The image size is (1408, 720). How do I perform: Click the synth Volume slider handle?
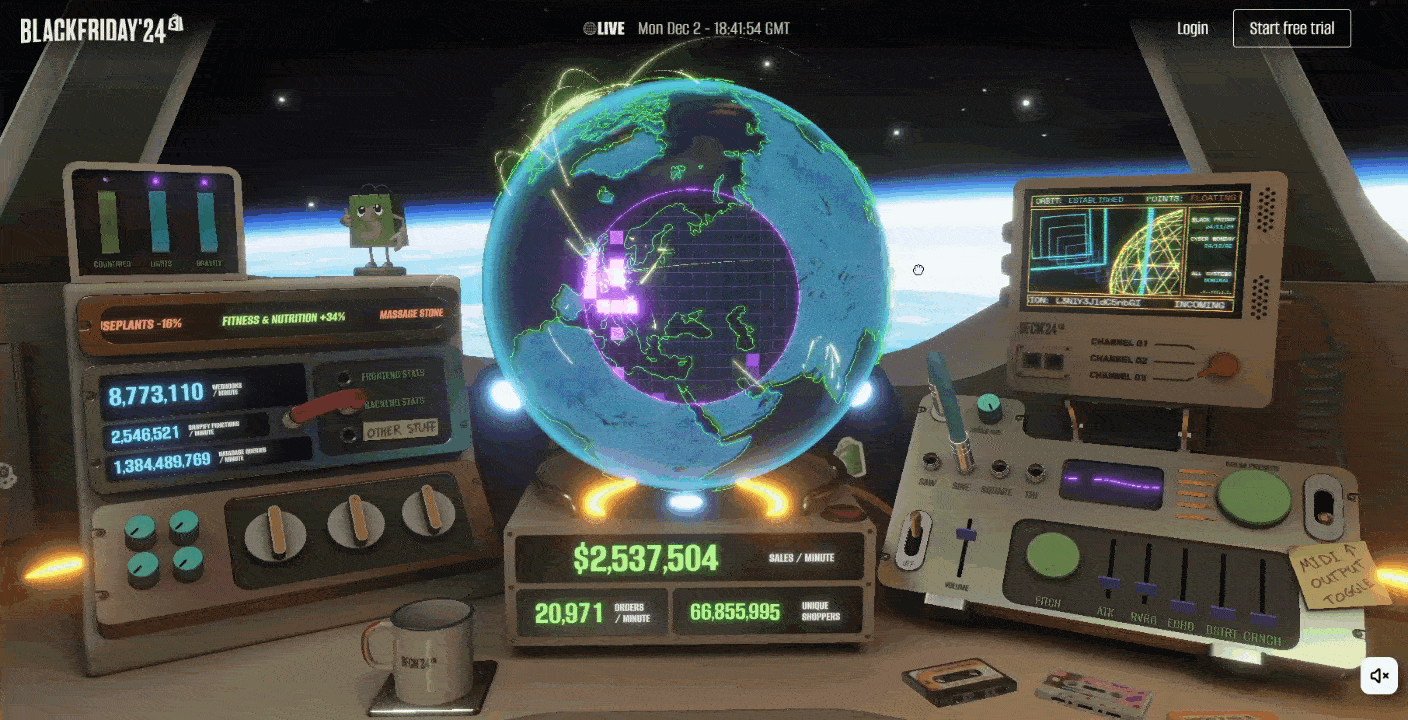965,533
